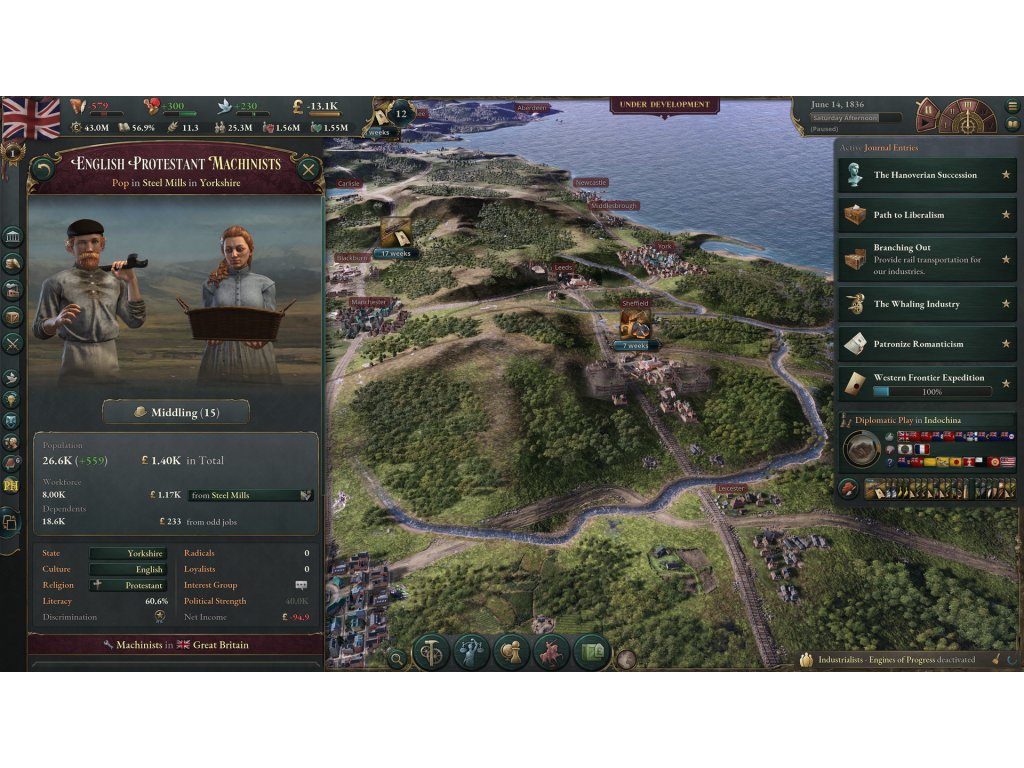Open the map search magnifier

point(397,658)
